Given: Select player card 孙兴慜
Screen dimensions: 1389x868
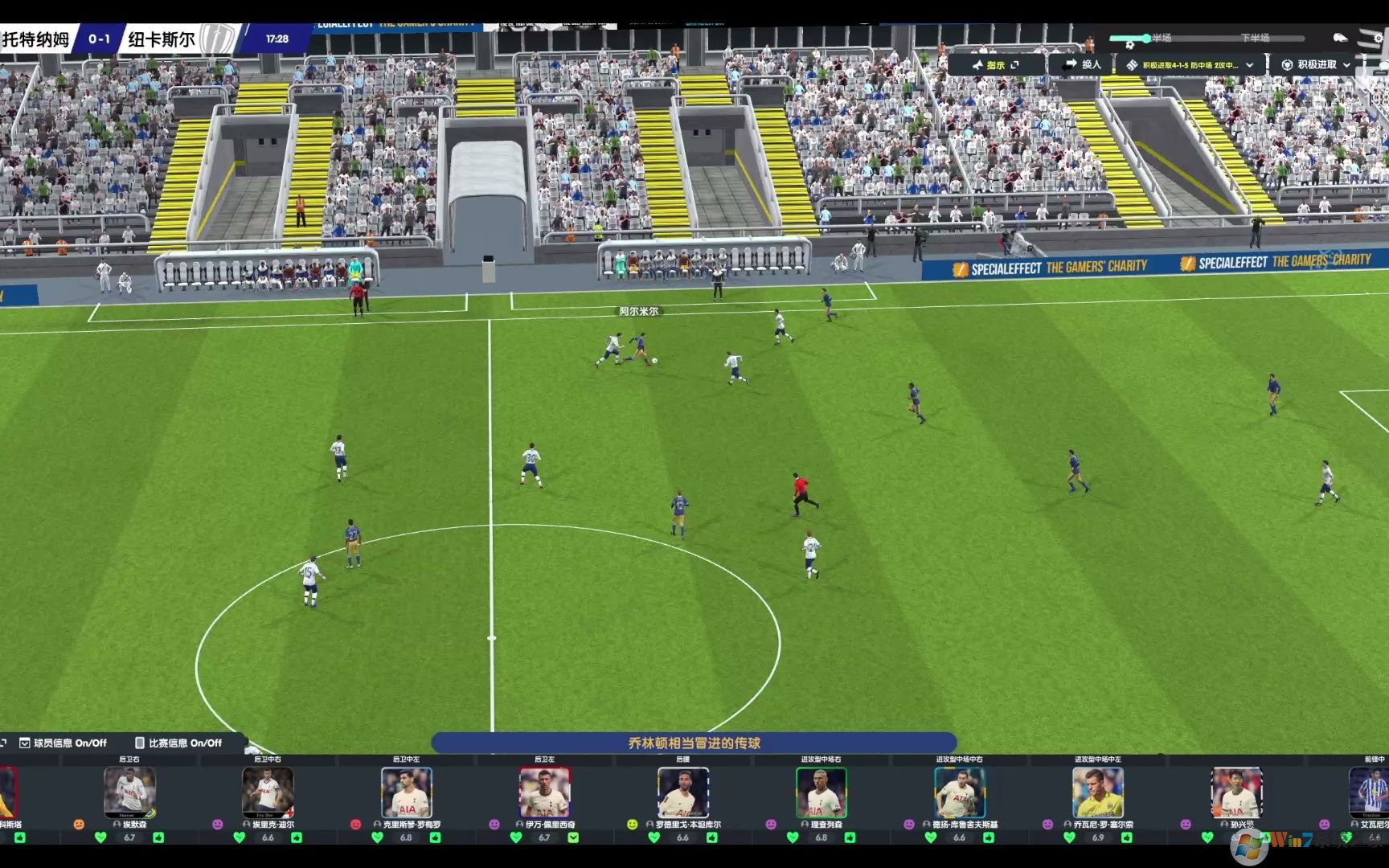Looking at the screenshot, I should tap(1237, 792).
